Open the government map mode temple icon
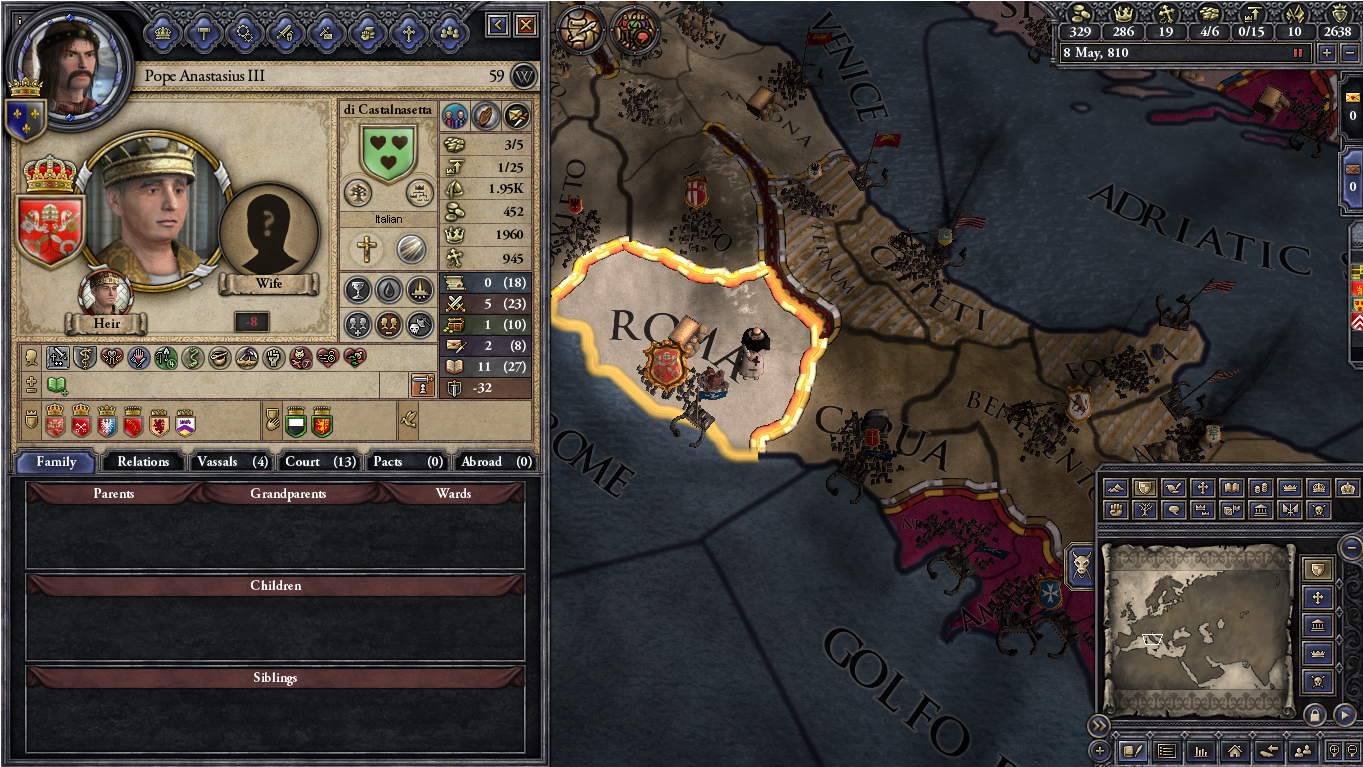This screenshot has height=767, width=1363. [1262, 511]
